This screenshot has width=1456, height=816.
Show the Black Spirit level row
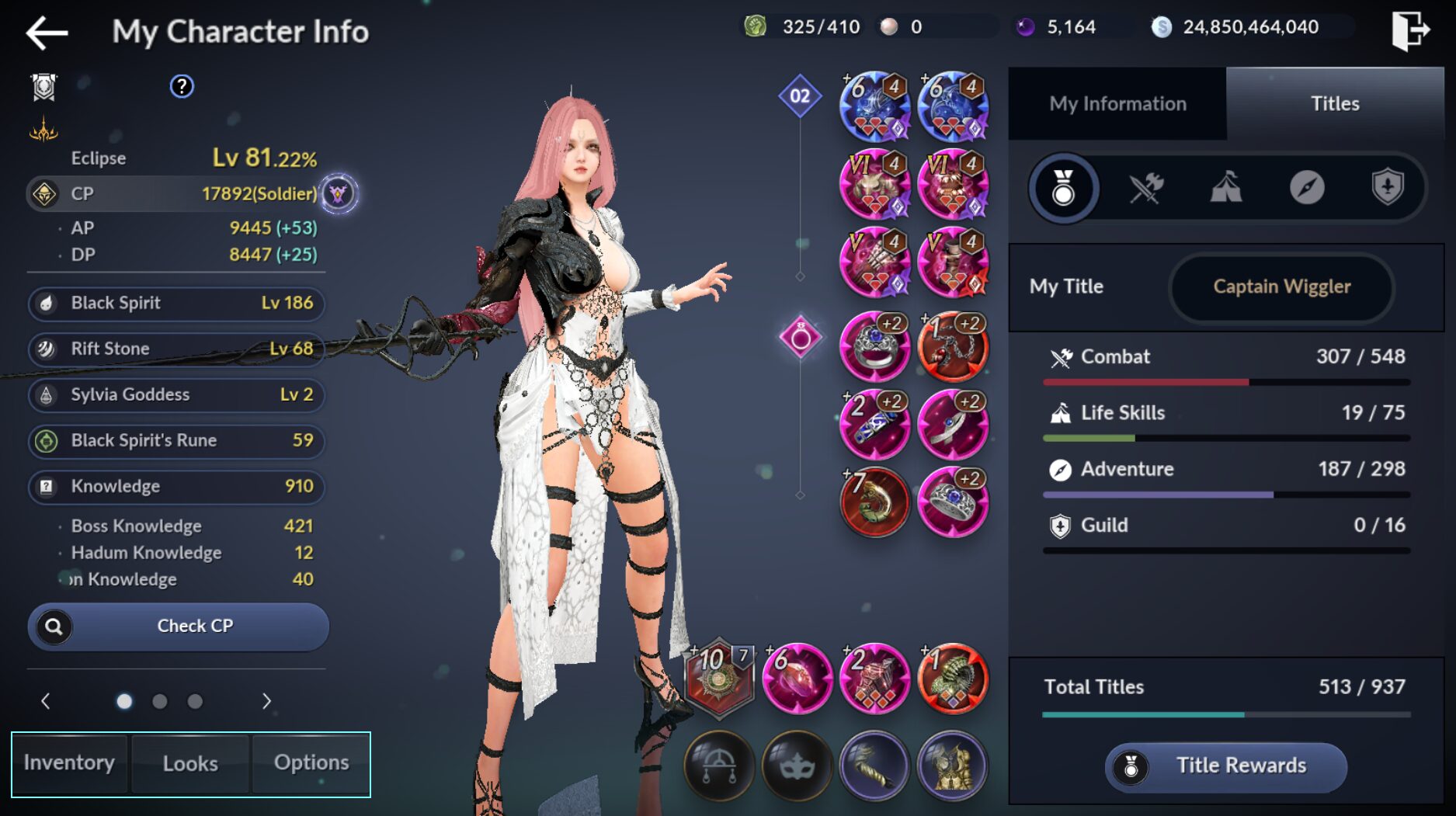(177, 304)
